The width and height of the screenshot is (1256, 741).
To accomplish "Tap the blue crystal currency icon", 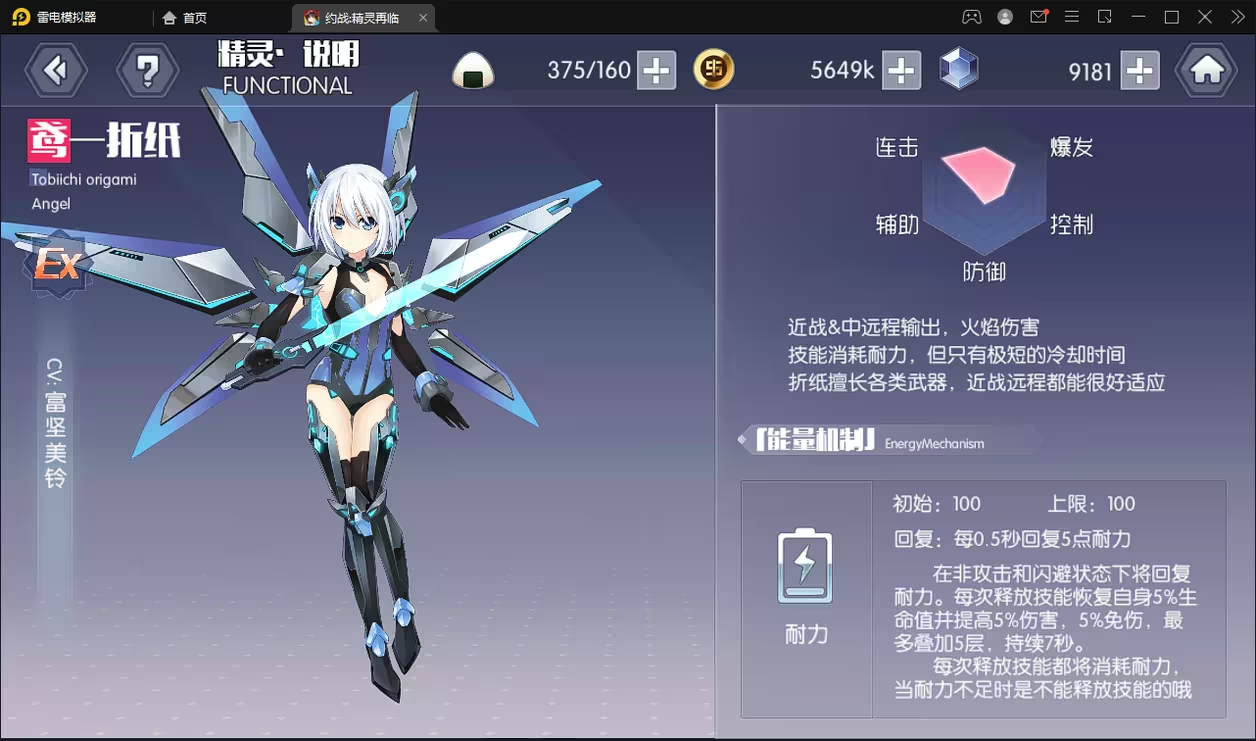I will click(x=959, y=69).
